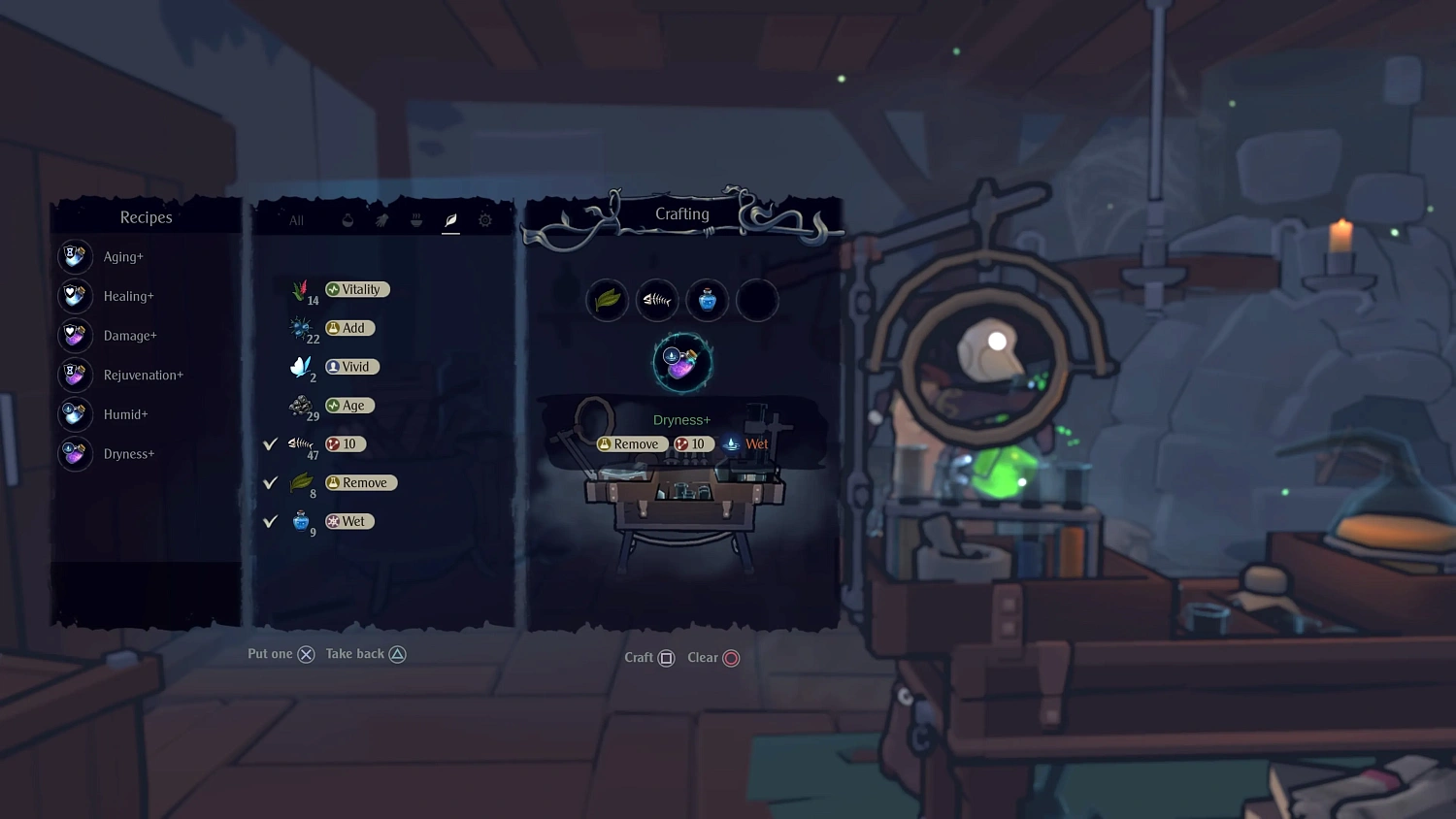Pick the Damage+ recipe entry
1456x819 pixels.
tap(130, 336)
